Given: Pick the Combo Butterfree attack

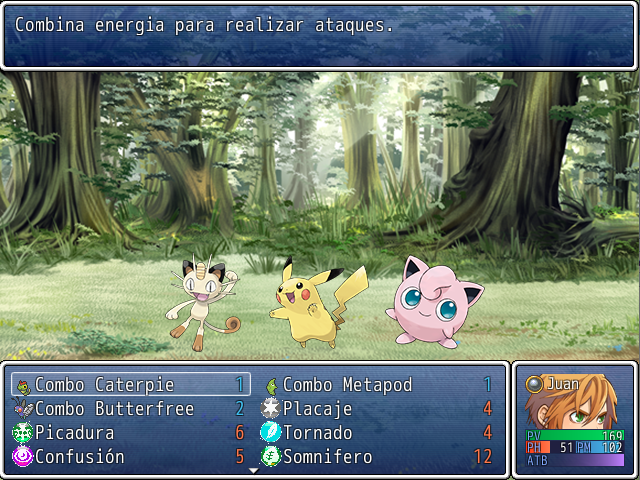Looking at the screenshot, I should 114,409.
